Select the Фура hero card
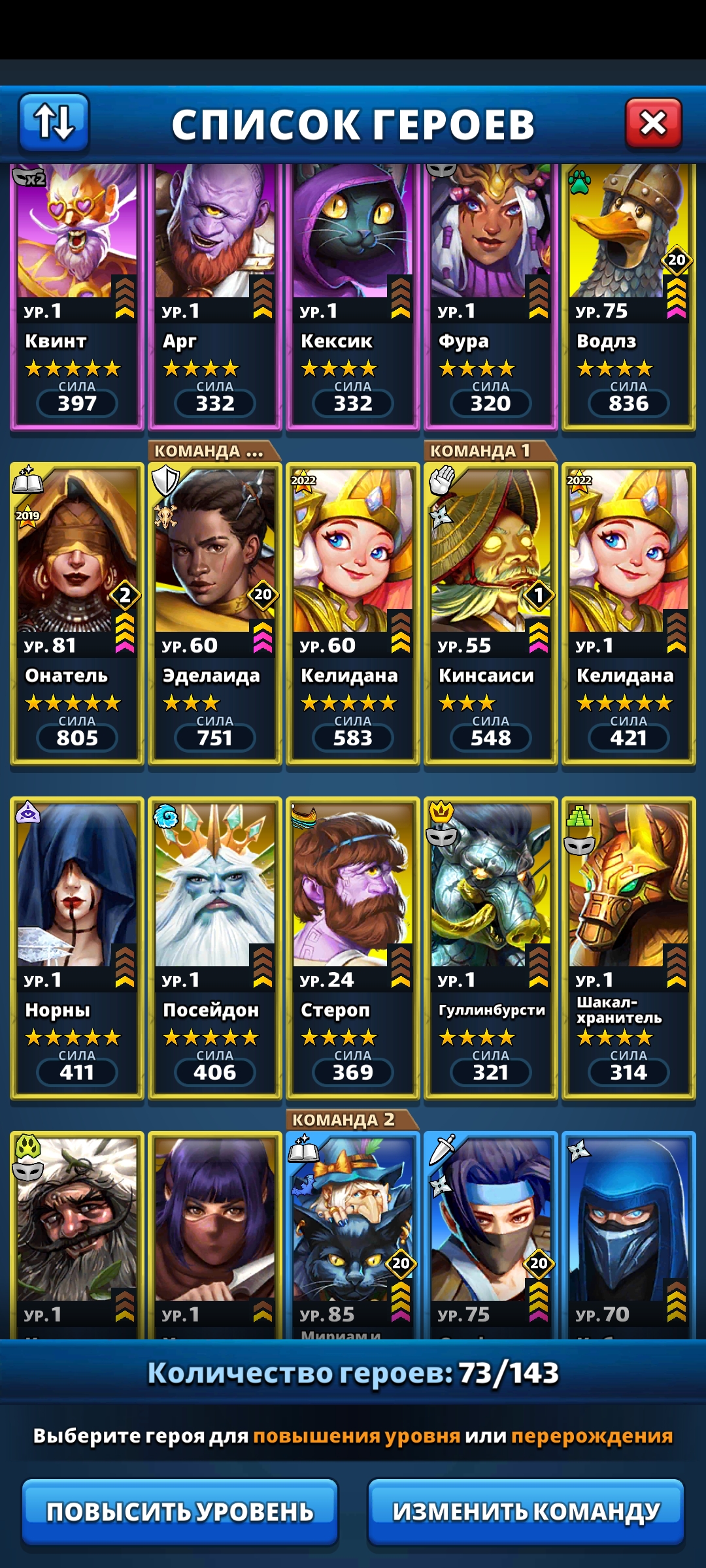Viewport: 706px width, 1568px height. [x=491, y=294]
